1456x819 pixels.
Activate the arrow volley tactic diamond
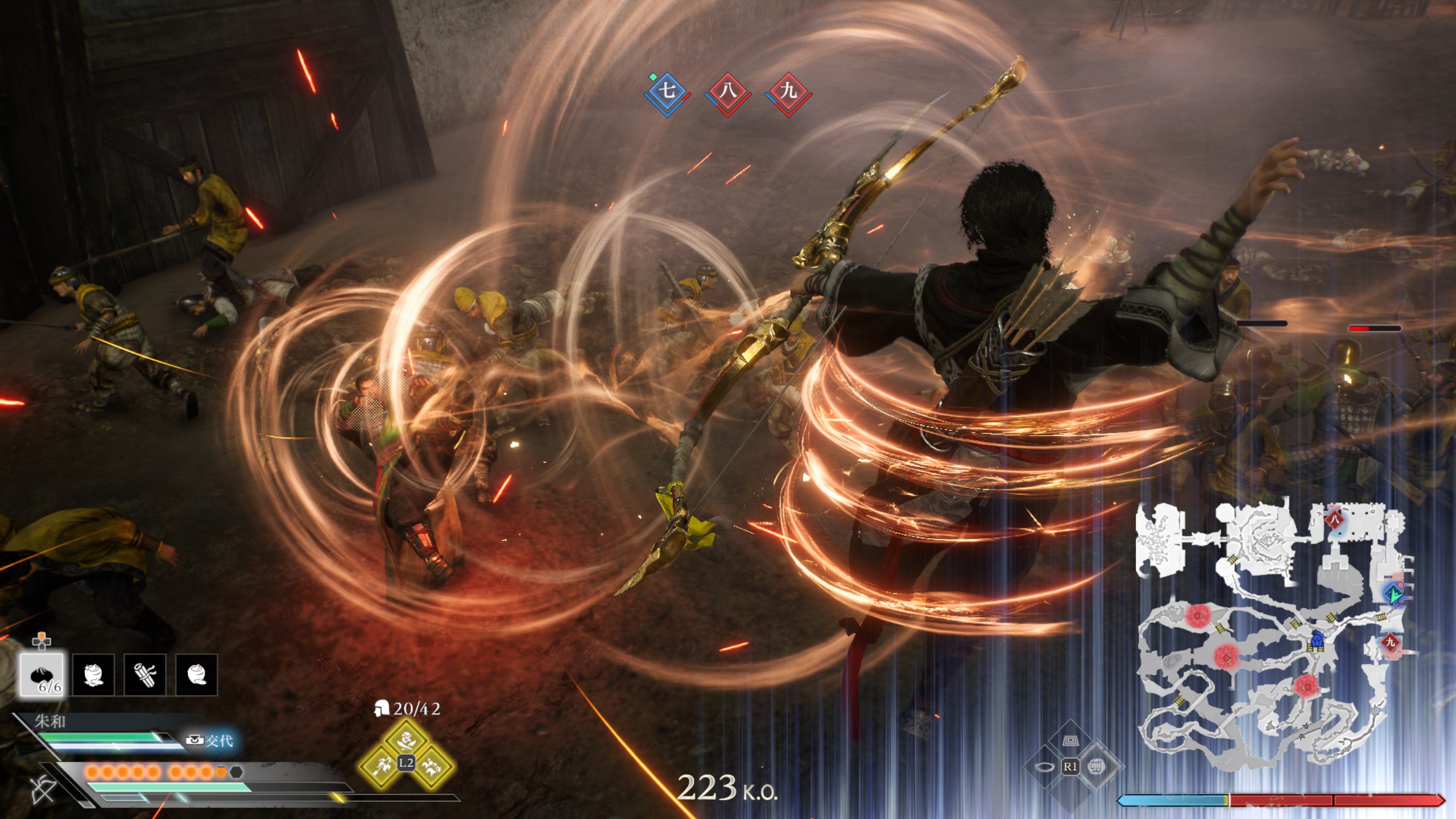382,766
